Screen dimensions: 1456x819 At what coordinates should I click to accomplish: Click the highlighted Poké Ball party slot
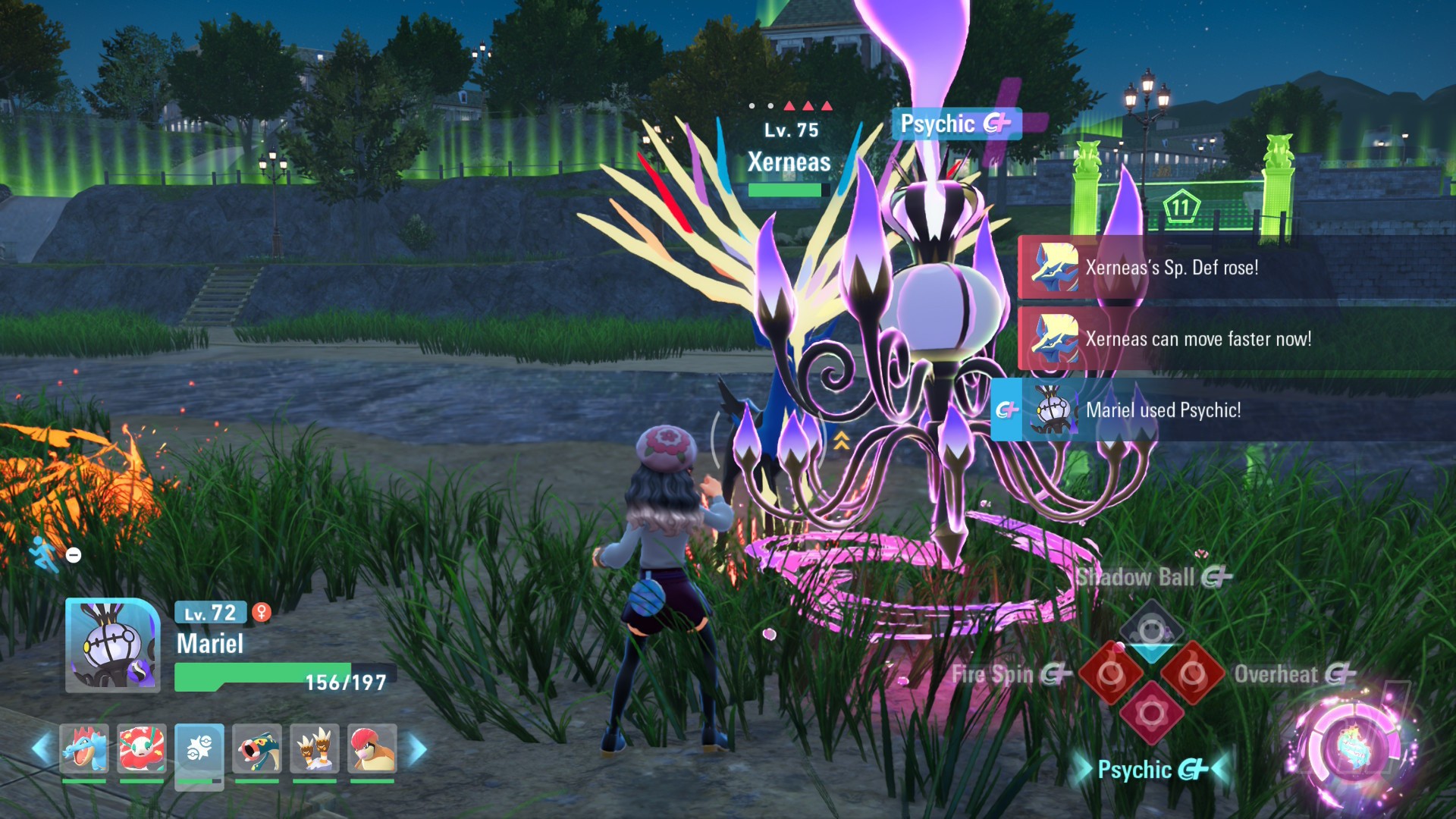[x=199, y=750]
